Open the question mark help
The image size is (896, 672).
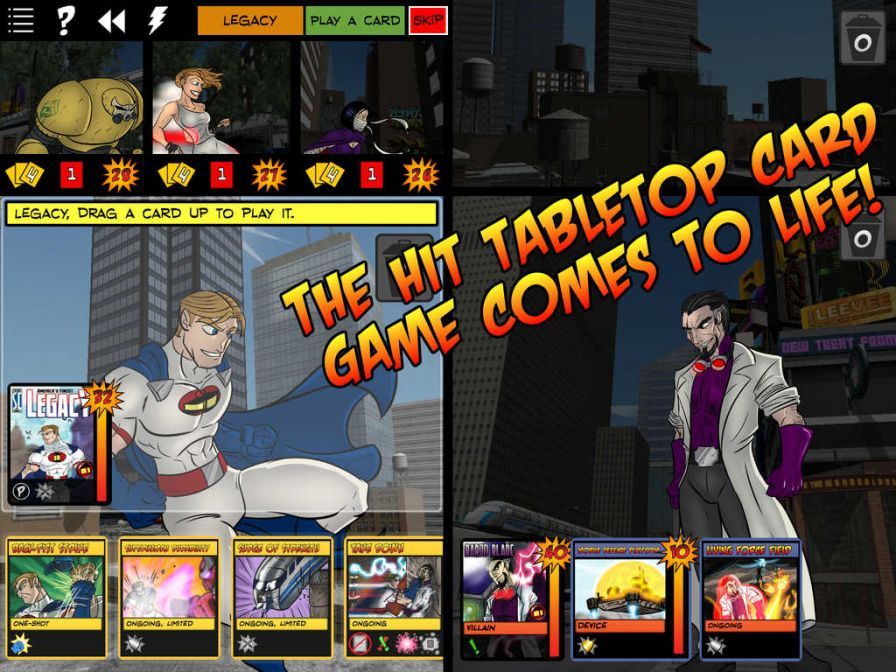pyautogui.click(x=65, y=21)
